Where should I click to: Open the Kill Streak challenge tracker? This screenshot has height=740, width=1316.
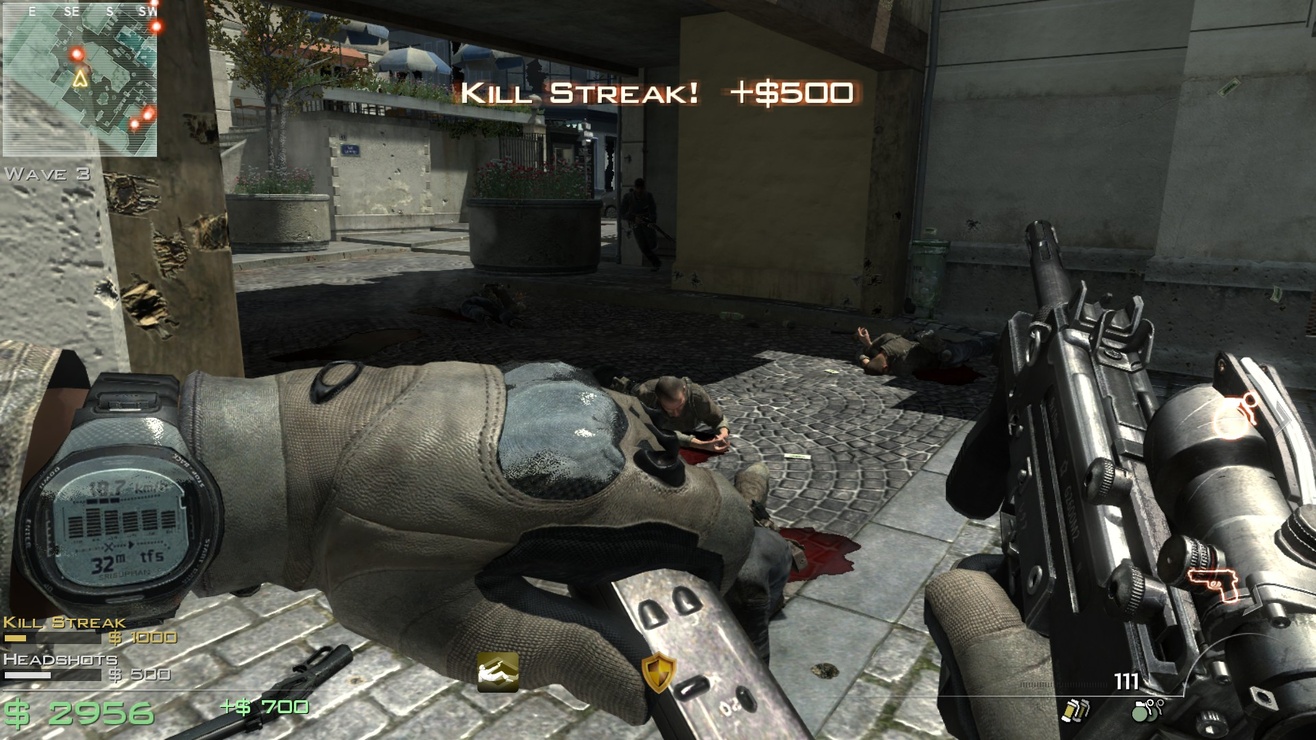(66, 622)
